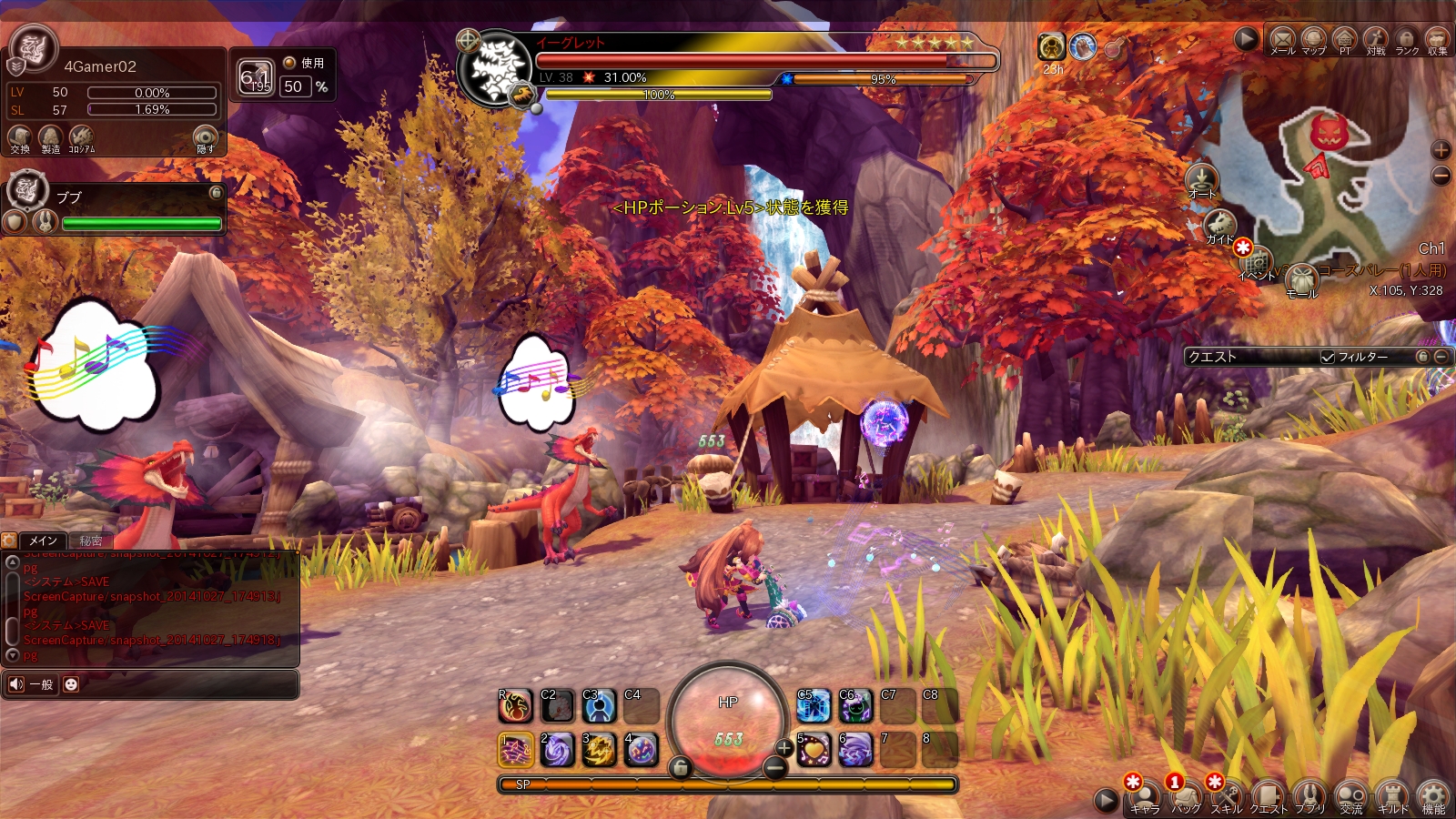This screenshot has width=1456, height=819.
Task: Click the chat emoticon smiley button
Action: (71, 684)
